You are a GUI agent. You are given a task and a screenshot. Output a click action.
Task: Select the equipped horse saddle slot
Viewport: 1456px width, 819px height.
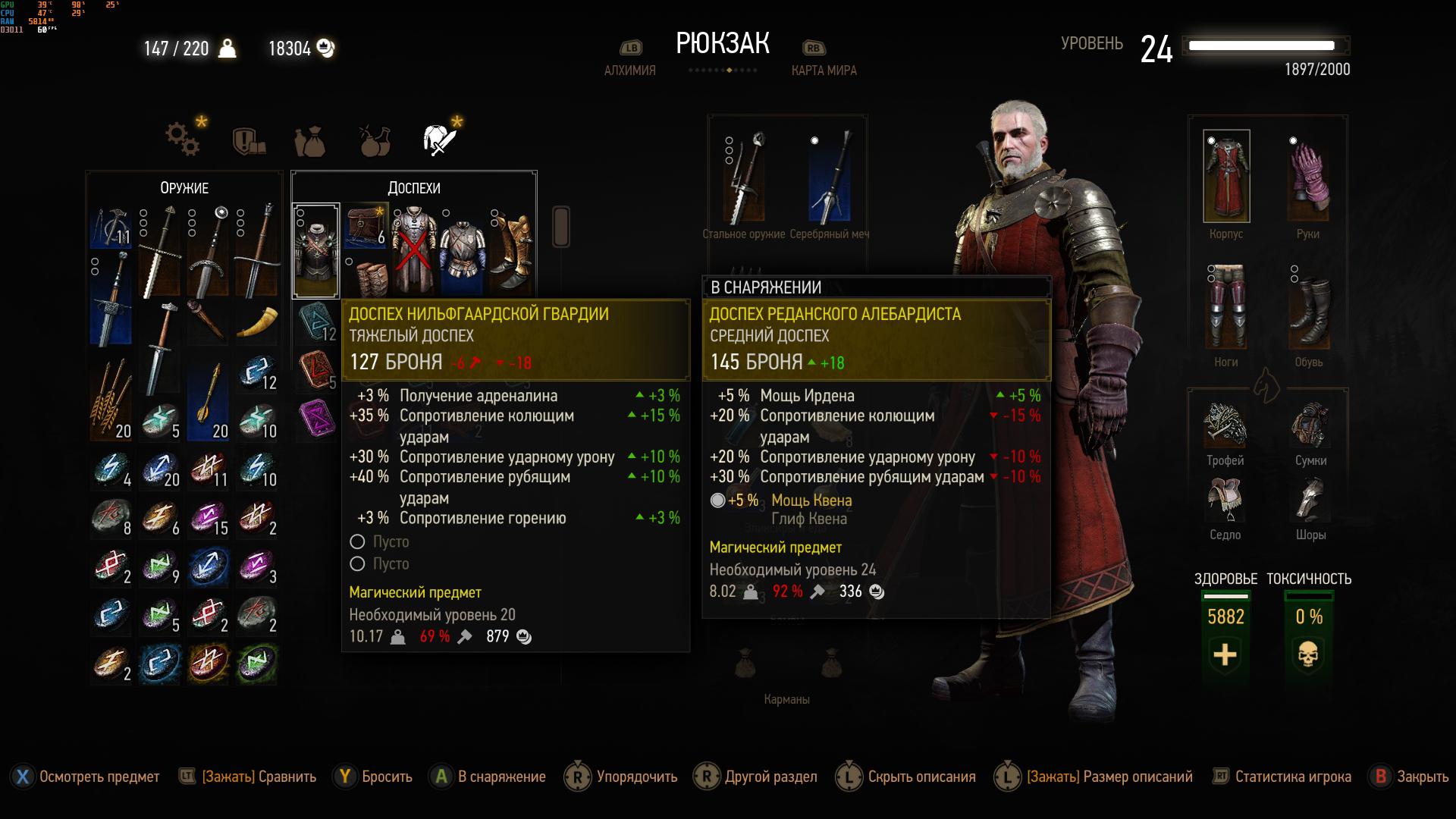[x=1225, y=500]
